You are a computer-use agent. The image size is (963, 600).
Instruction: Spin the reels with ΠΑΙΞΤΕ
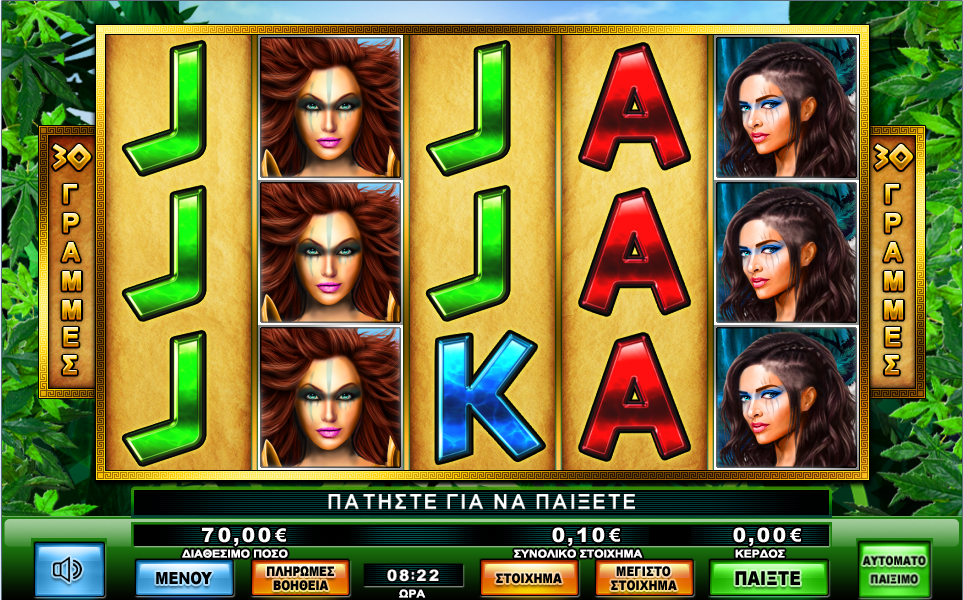click(x=768, y=577)
